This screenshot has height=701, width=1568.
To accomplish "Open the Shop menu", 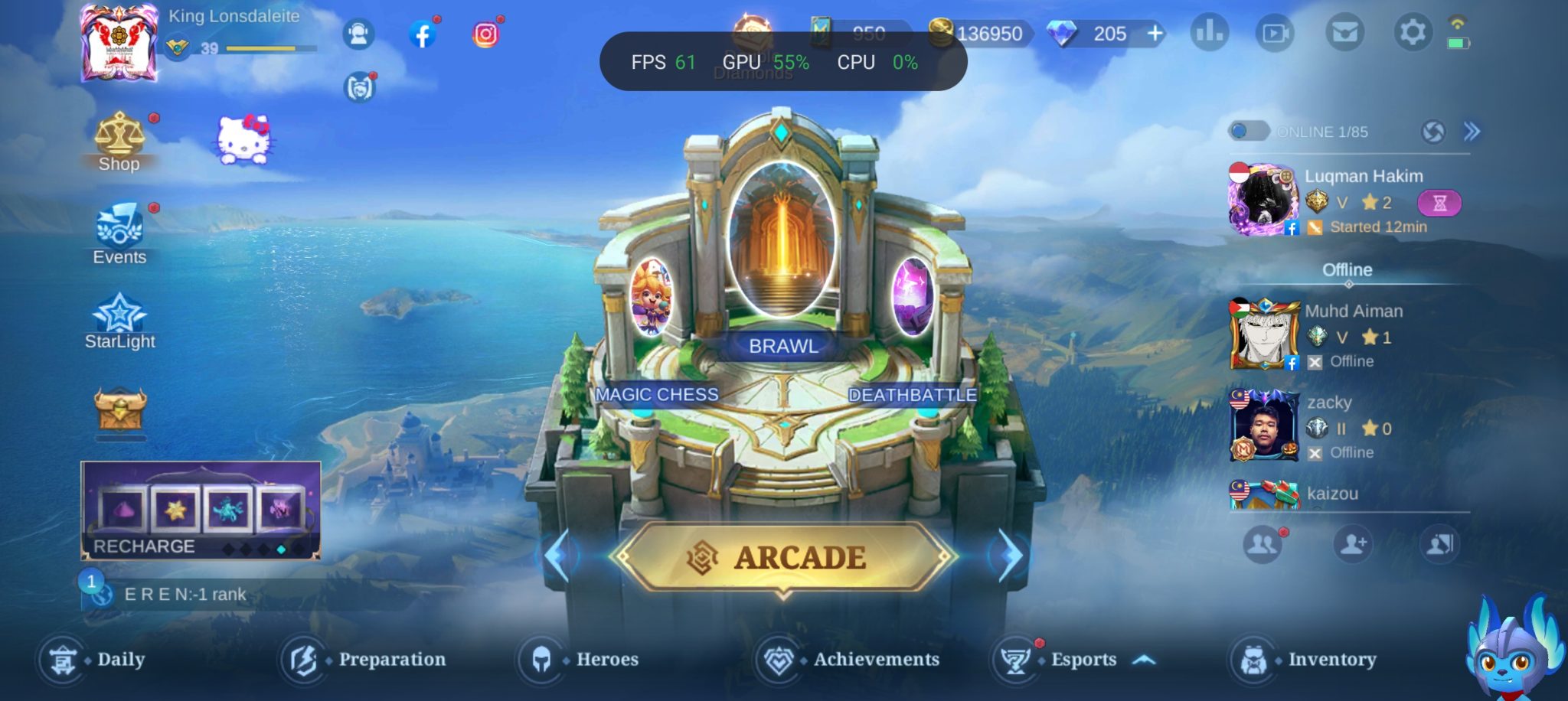I will coord(119,142).
